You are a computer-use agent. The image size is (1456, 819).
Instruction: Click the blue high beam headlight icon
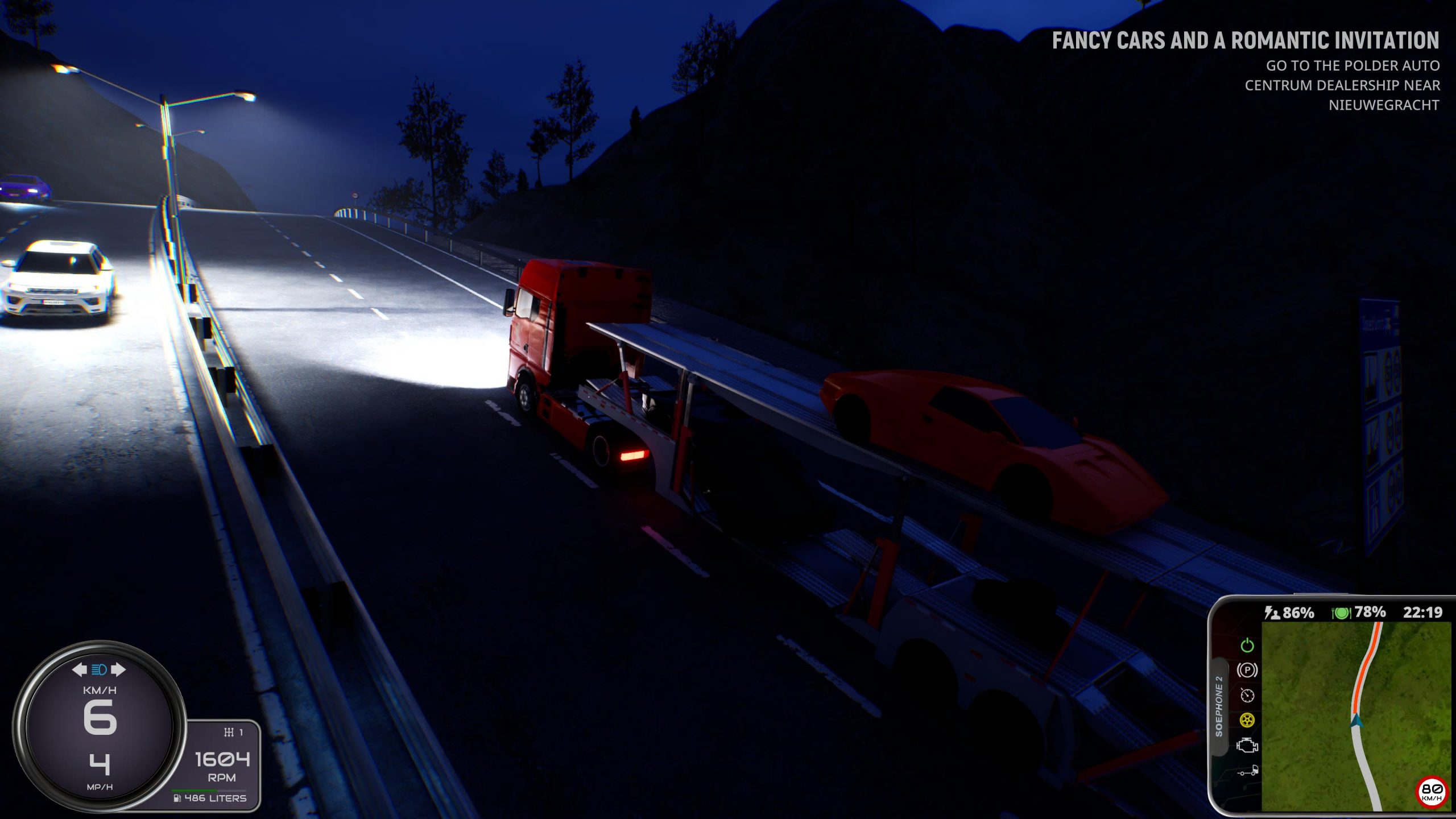click(99, 669)
